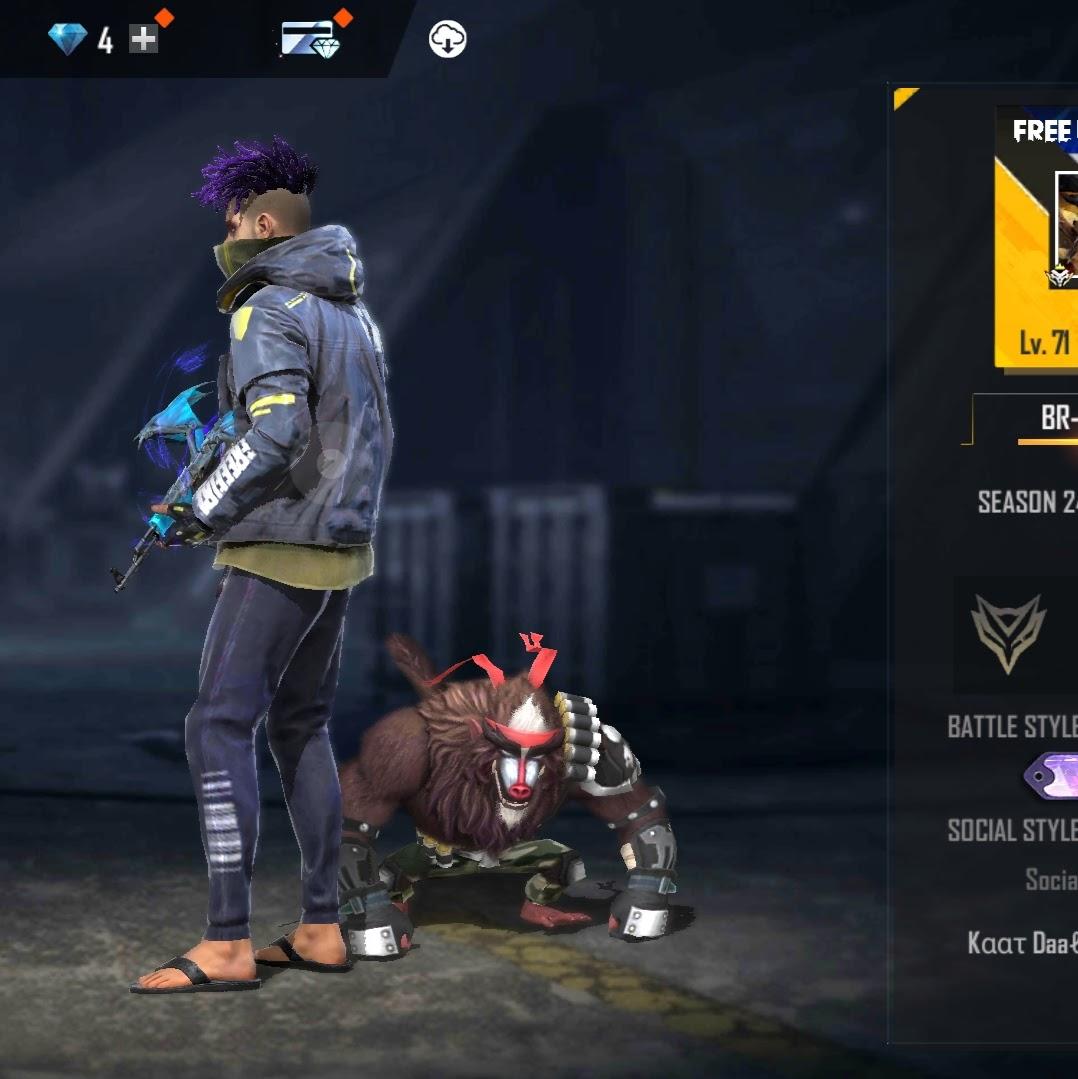This screenshot has width=1078, height=1079.
Task: Open the diamond membership card icon
Action: (x=310, y=39)
